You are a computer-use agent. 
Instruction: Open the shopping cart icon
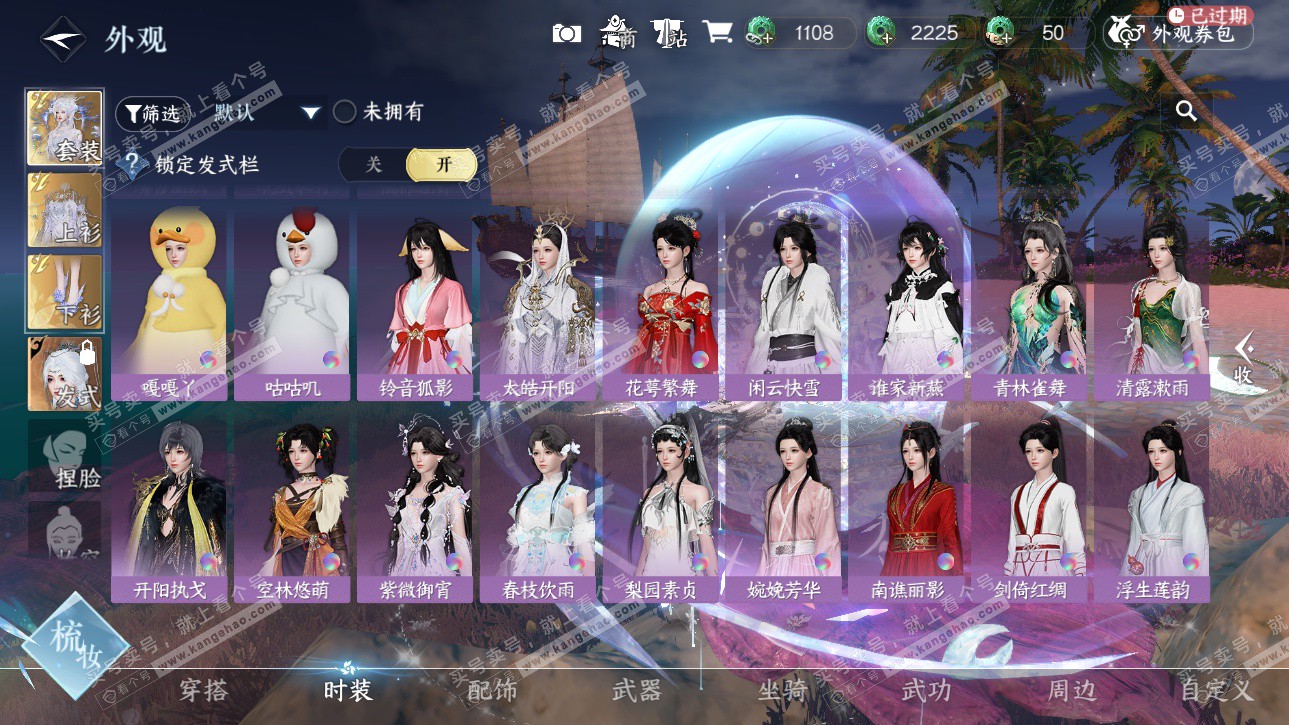[717, 33]
